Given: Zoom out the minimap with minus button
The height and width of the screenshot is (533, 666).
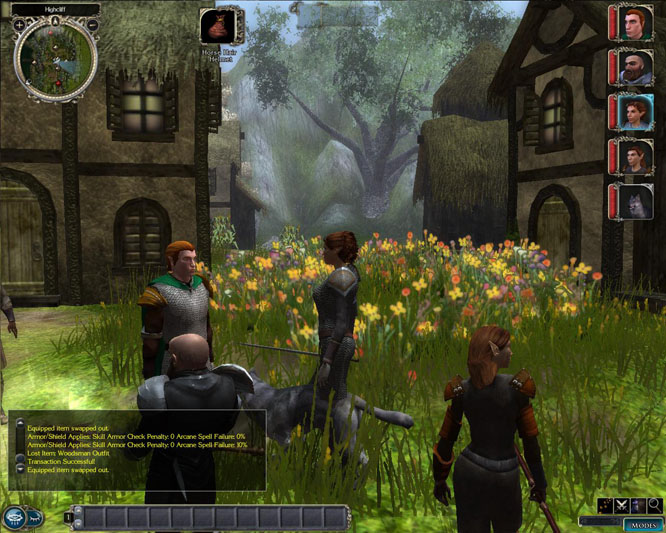Looking at the screenshot, I should (x=93, y=24).
